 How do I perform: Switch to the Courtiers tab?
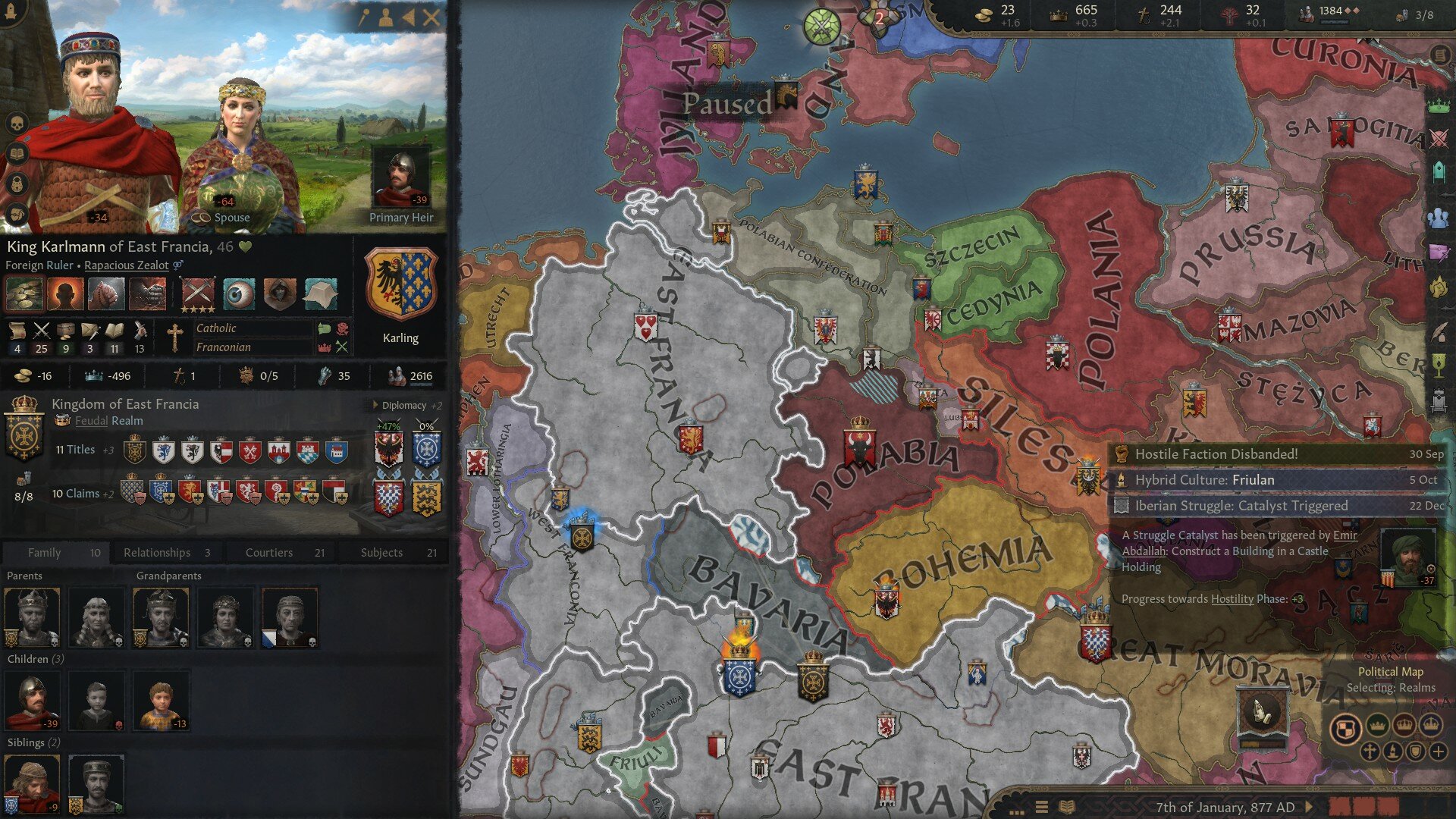[x=269, y=552]
